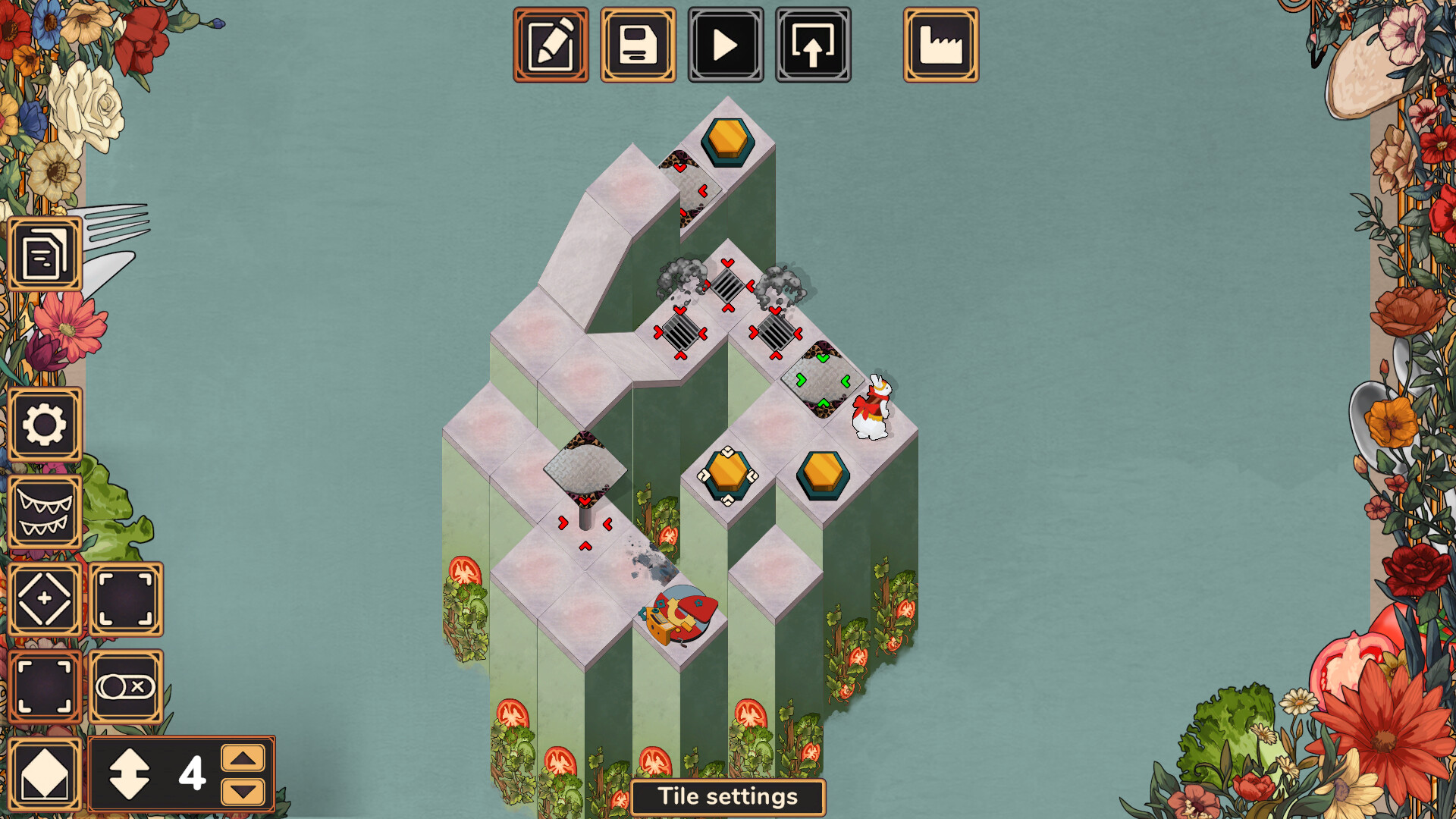Select the highlighted hexagon button tile
1456x819 pixels.
click(728, 475)
